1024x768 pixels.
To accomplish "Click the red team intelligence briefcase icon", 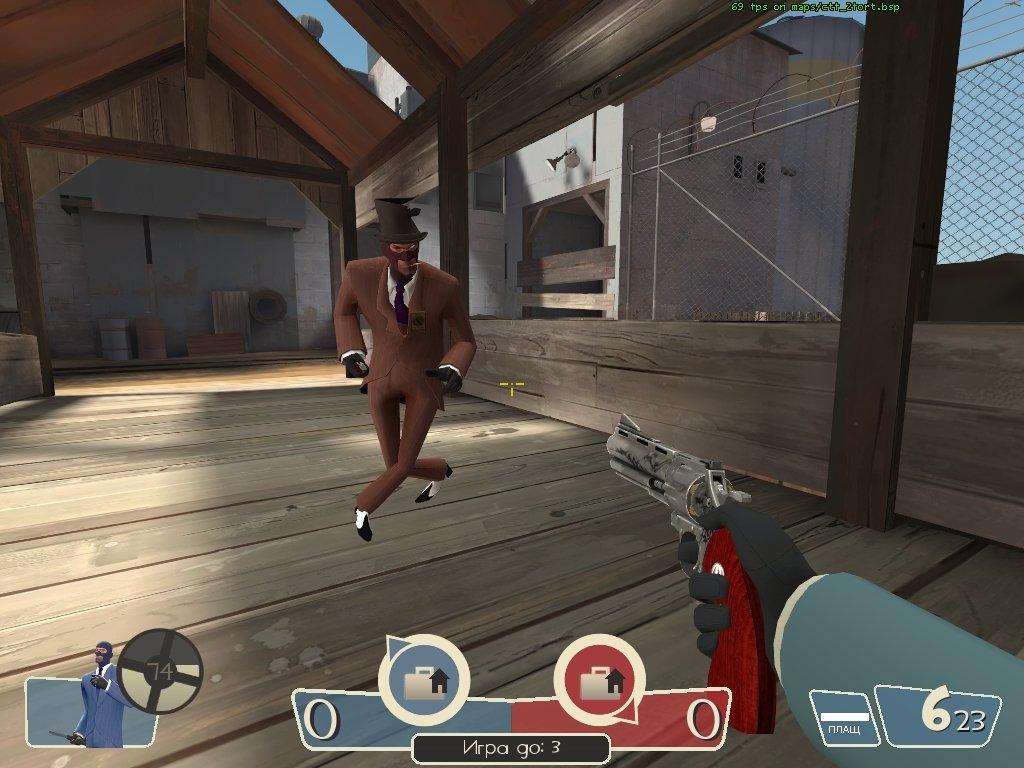I will [599, 681].
